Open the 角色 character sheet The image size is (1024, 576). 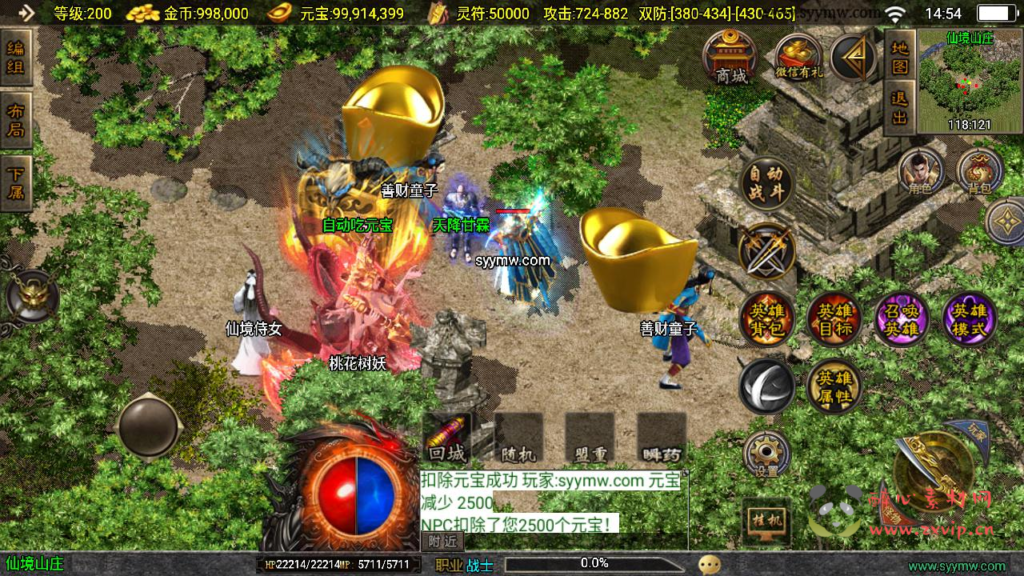pos(919,172)
